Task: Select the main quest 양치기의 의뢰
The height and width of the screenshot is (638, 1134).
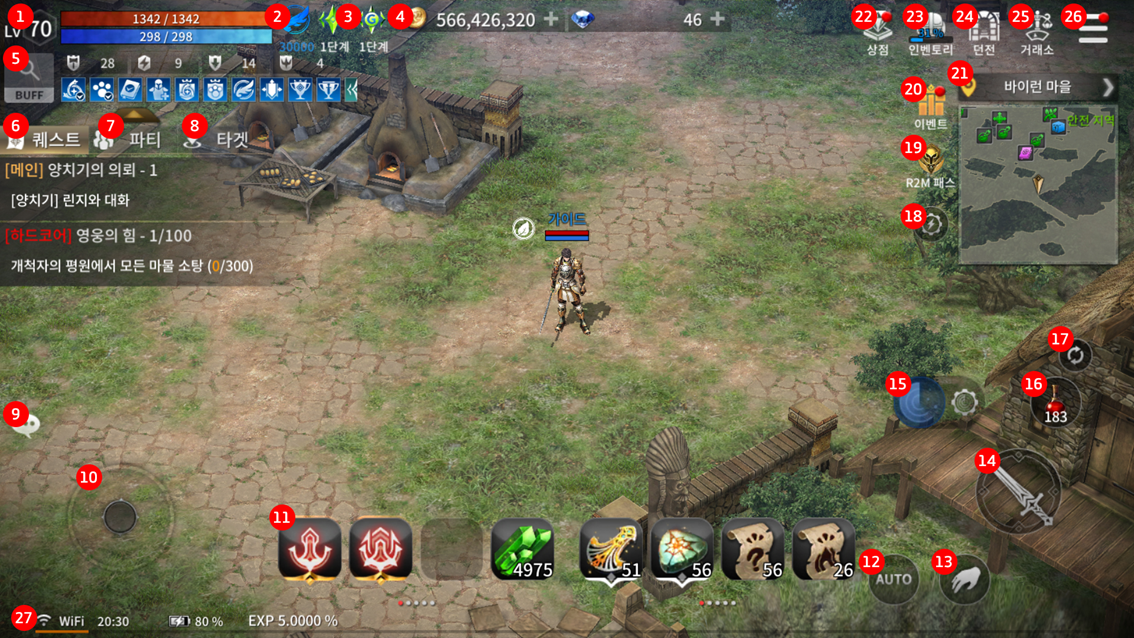Action: 102,170
